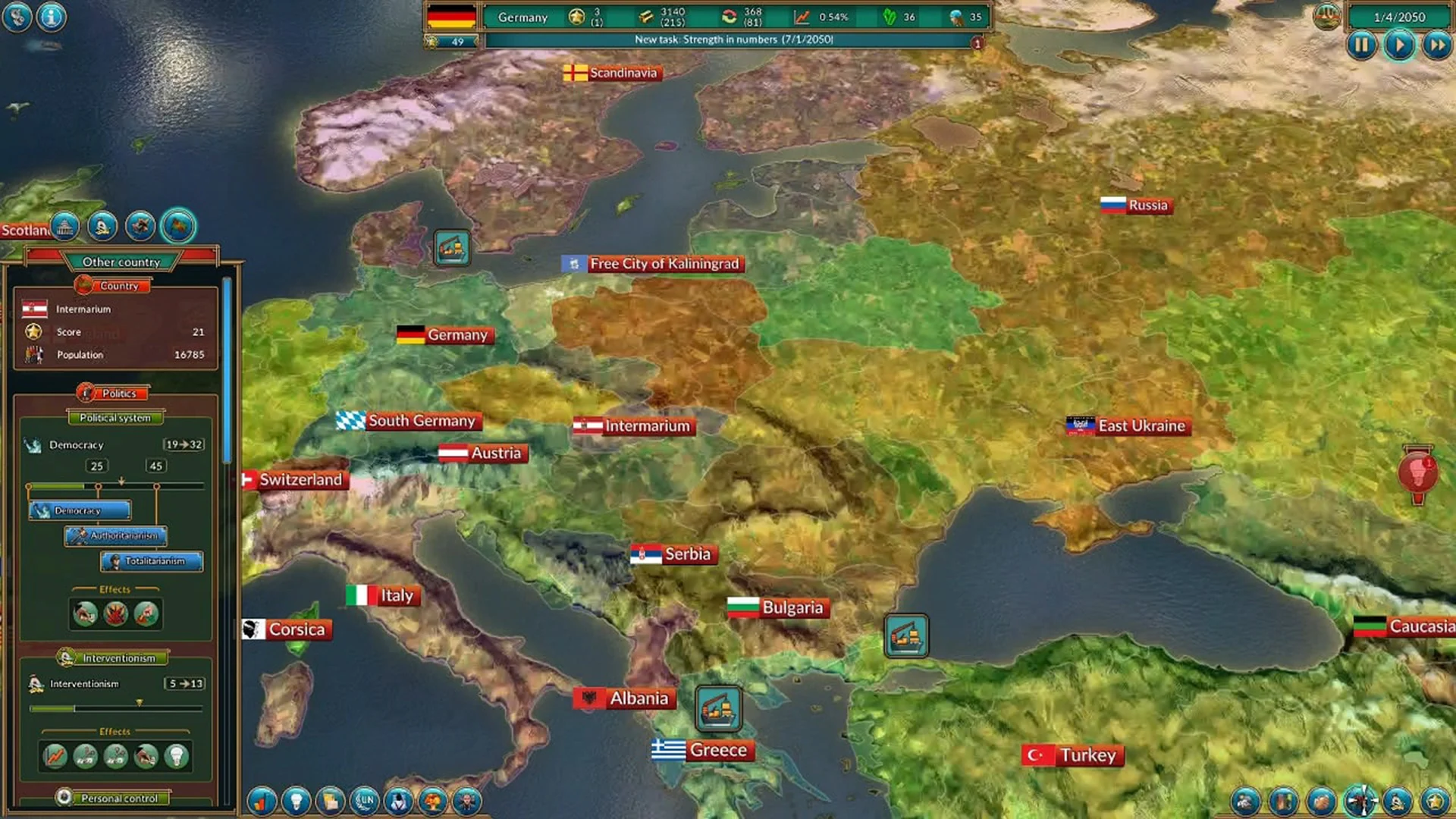1456x819 pixels.
Task: Switch the political system to Authoritarianism
Action: [x=115, y=536]
